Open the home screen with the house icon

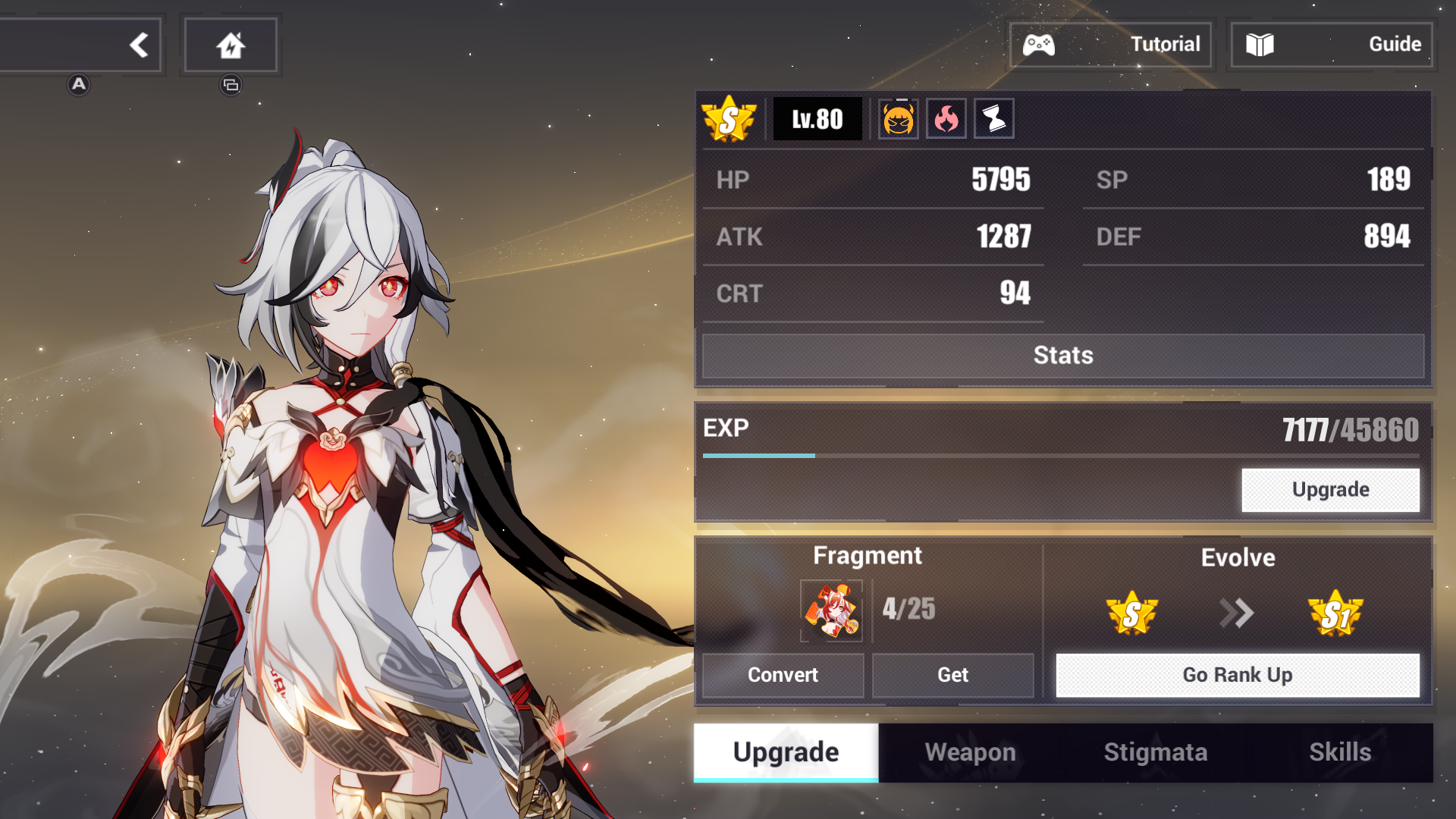pos(231,45)
